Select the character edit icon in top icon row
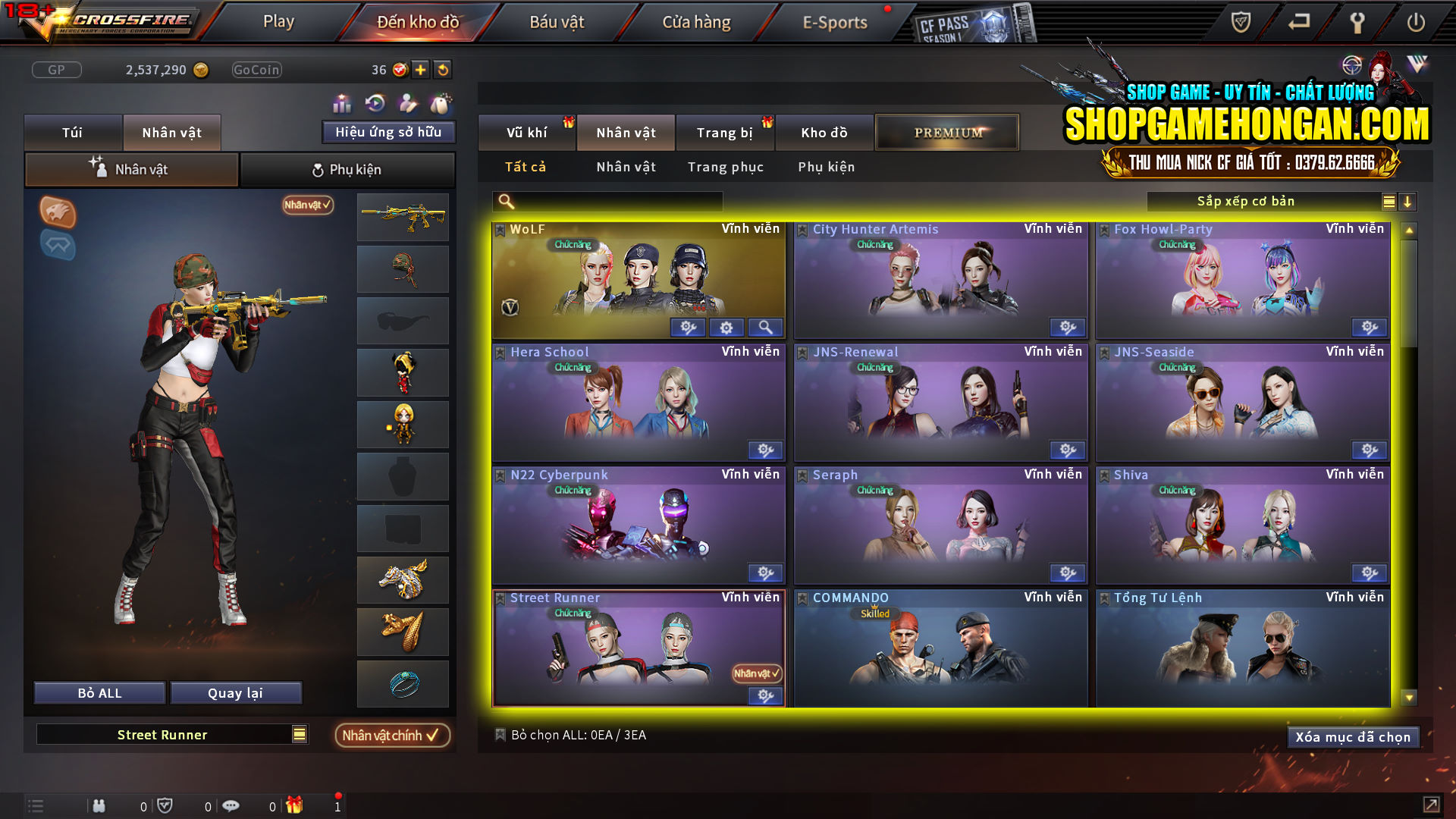1456x819 pixels. 407,102
